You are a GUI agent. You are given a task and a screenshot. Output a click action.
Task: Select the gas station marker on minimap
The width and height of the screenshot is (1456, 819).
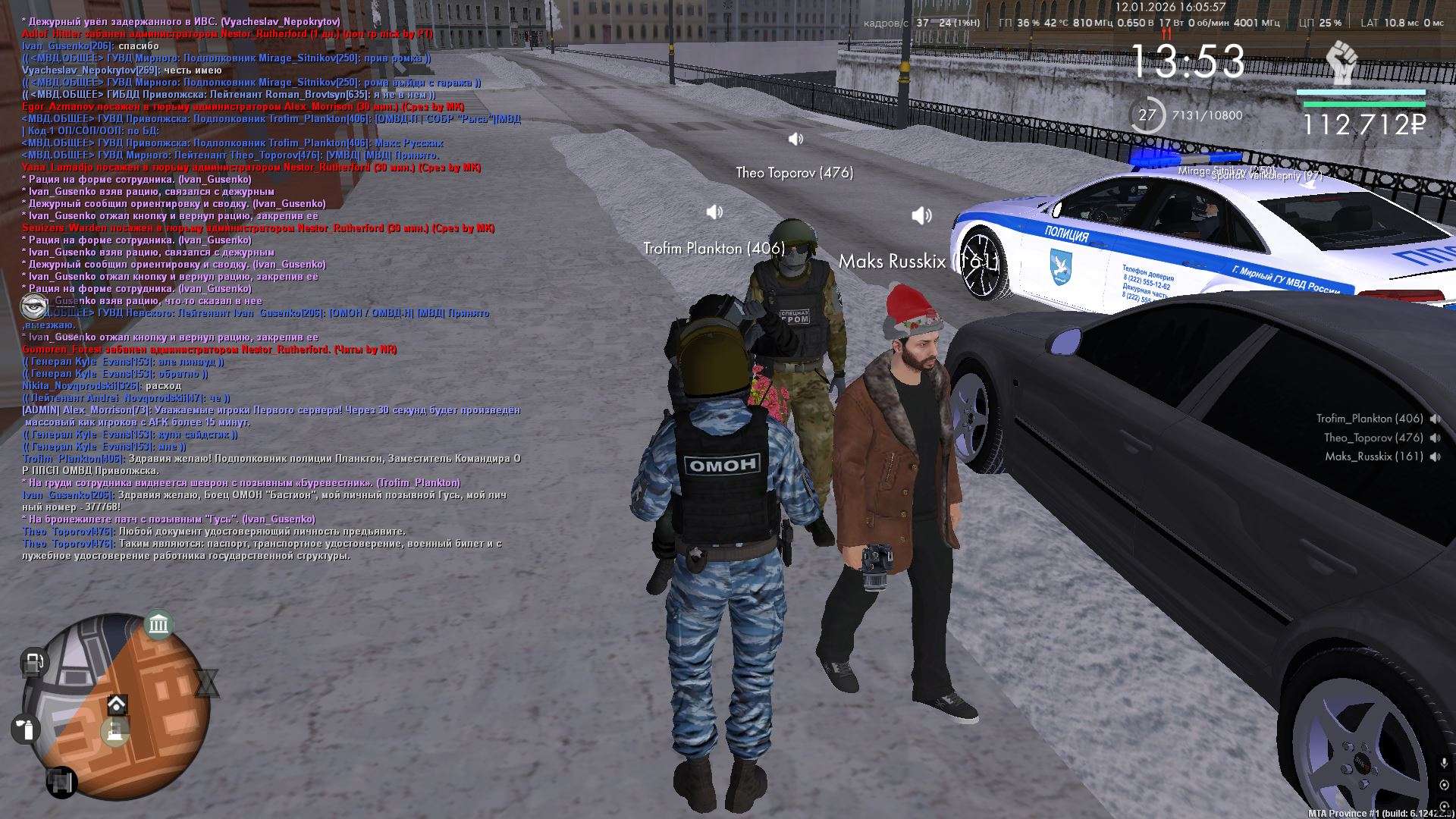[x=33, y=664]
